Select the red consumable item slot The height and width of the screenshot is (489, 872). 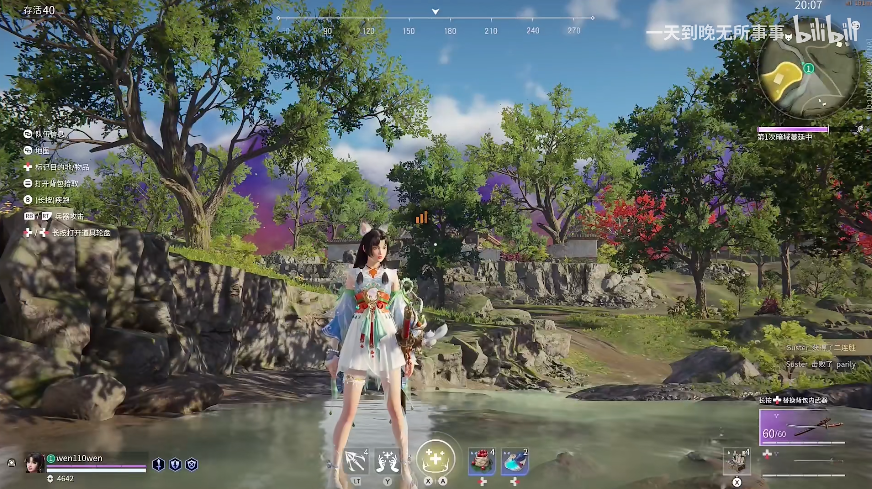point(481,460)
